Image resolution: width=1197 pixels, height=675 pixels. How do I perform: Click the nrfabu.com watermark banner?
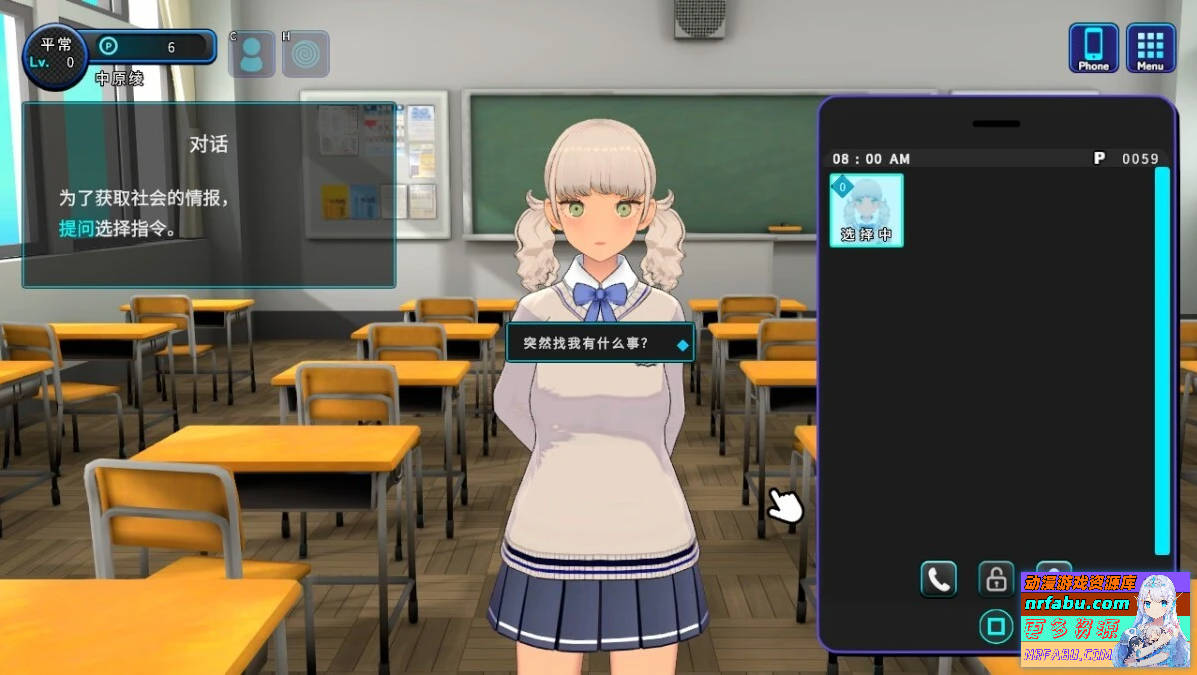[1104, 618]
